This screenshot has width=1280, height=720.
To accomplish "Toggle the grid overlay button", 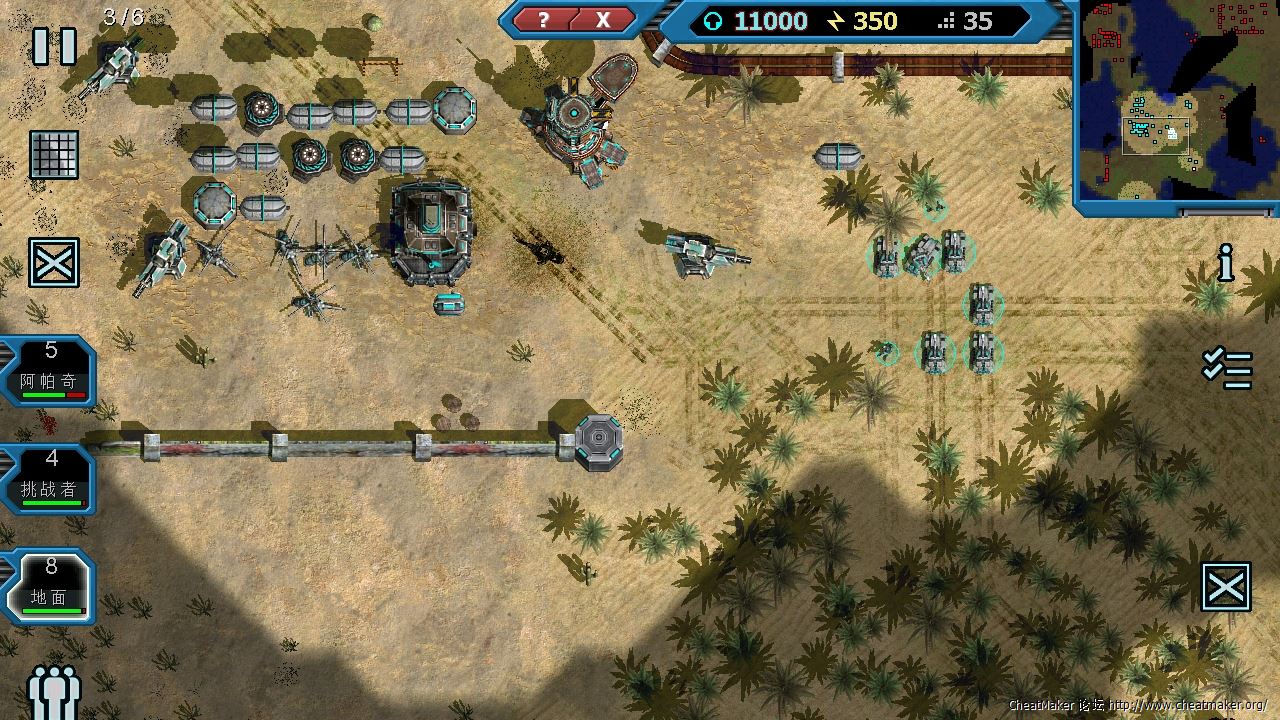I will coord(54,155).
